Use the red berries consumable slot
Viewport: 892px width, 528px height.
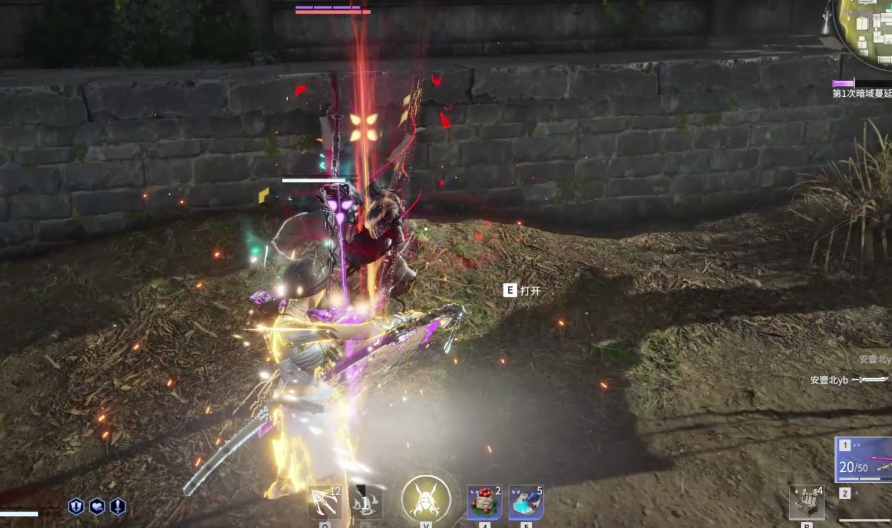point(484,502)
